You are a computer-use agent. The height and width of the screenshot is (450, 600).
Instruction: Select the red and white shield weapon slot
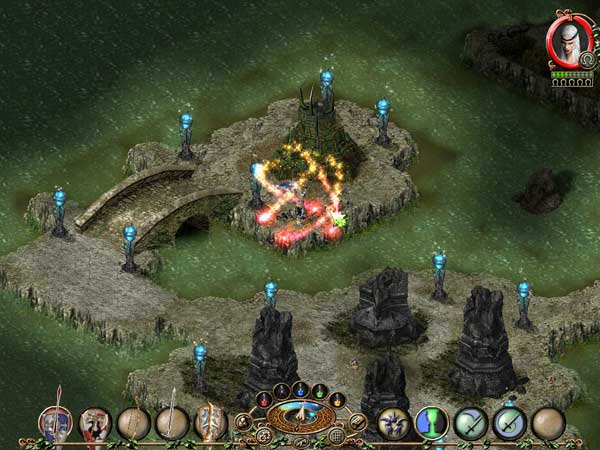(95, 423)
